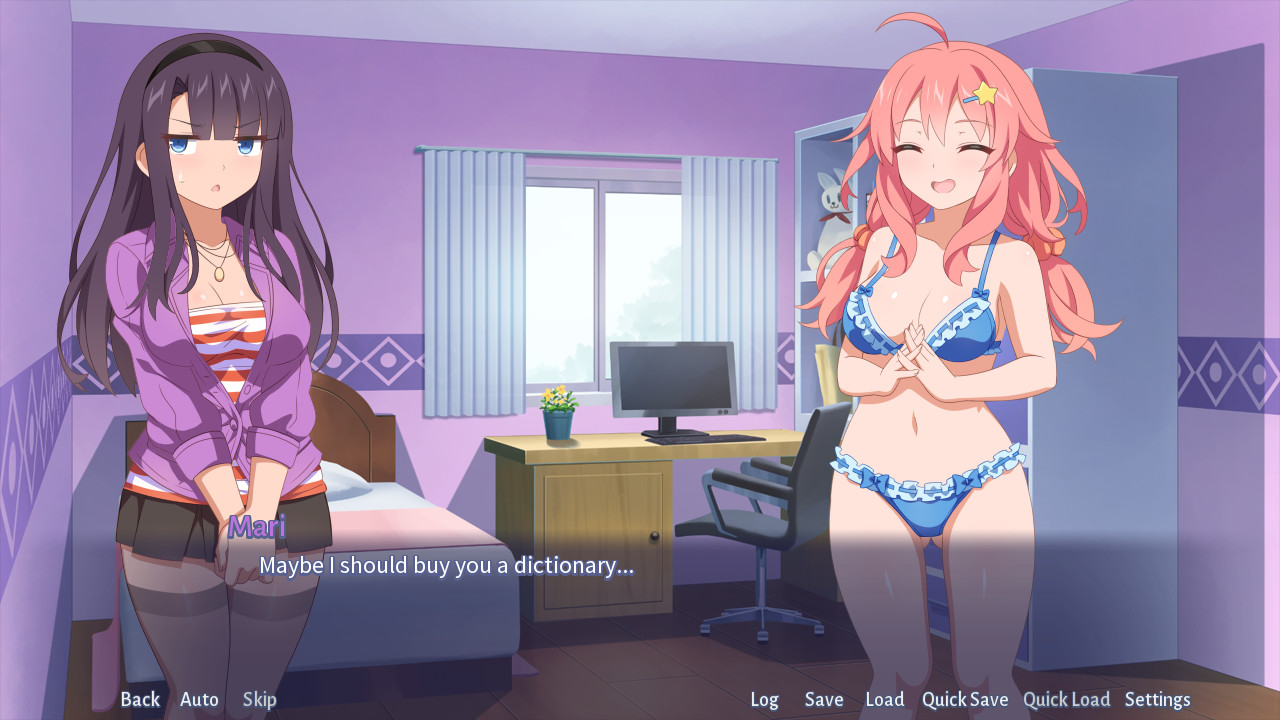Screen dimensions: 1280x720
Task: Open the Load menu
Action: [884, 699]
